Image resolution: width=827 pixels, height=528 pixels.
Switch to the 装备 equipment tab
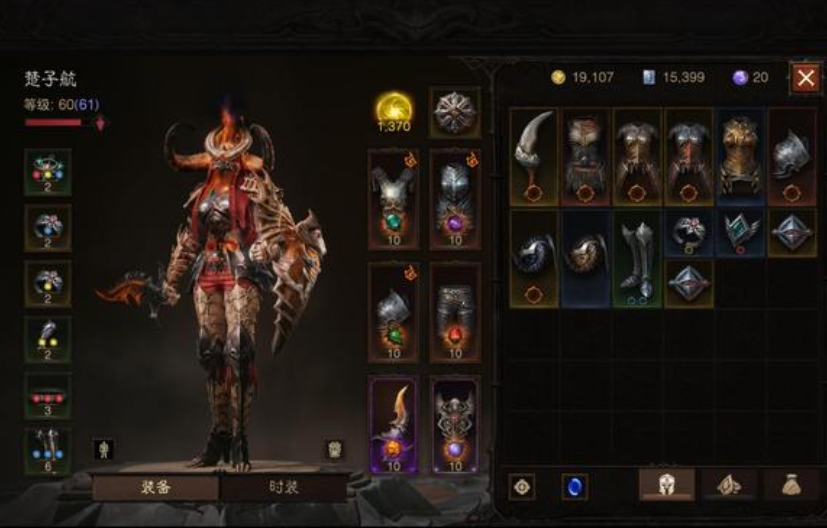(155, 488)
